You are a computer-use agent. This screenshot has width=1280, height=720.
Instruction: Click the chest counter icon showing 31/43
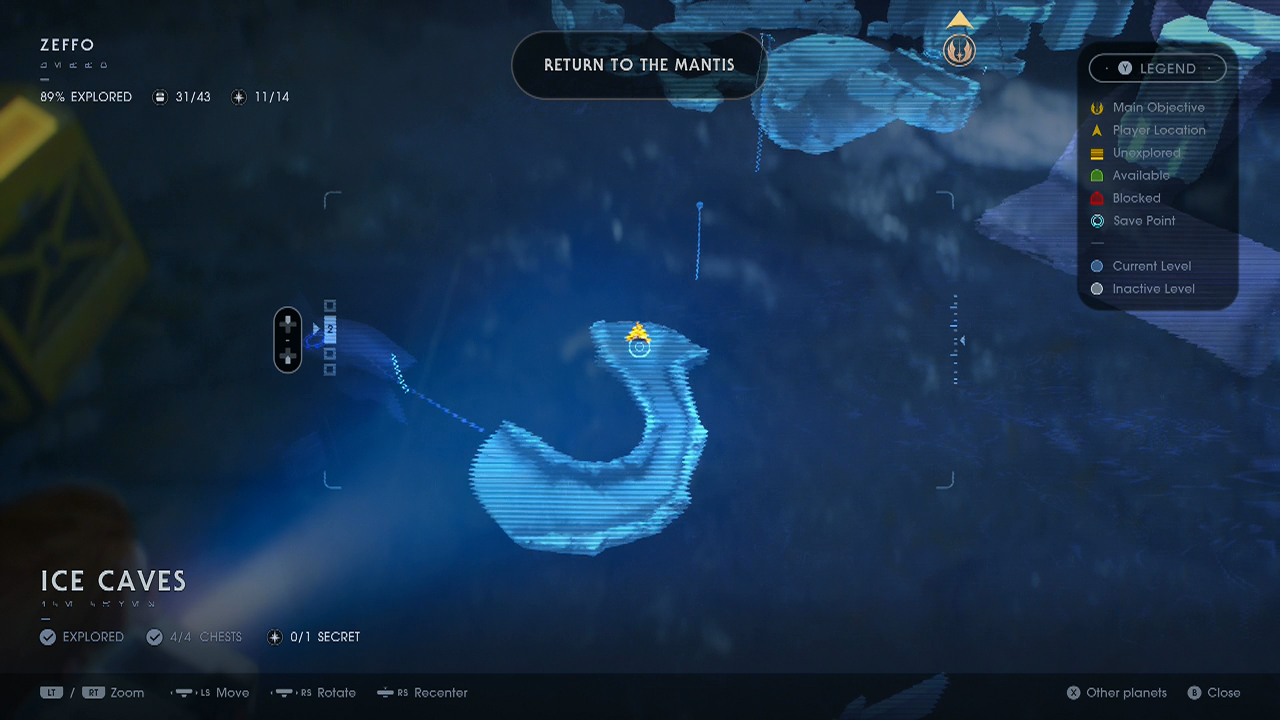[161, 96]
